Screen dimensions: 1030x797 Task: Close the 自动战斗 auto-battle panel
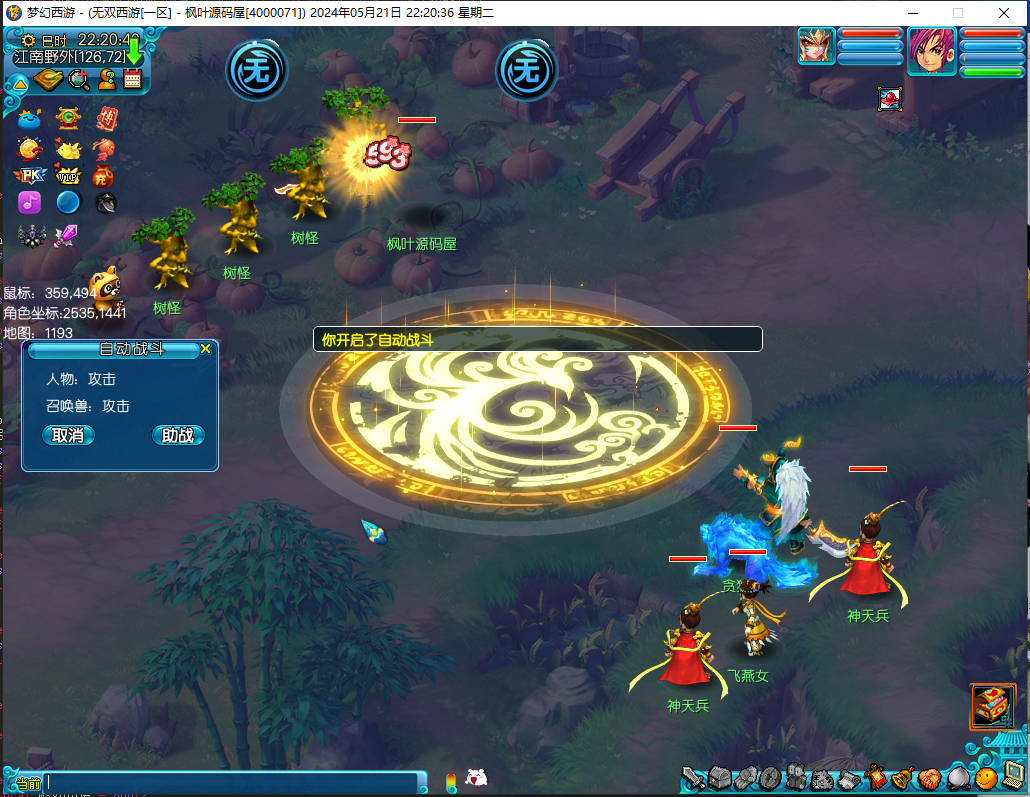[x=205, y=349]
